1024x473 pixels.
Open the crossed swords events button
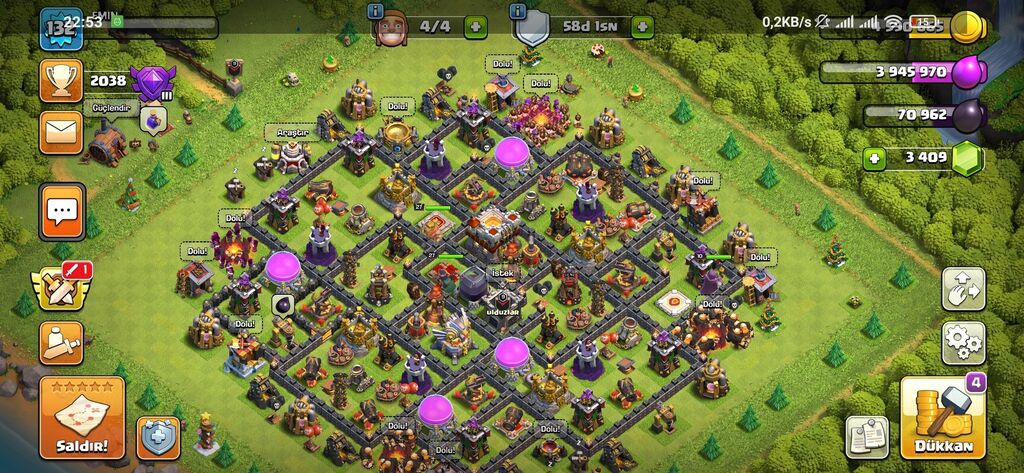click(60, 287)
